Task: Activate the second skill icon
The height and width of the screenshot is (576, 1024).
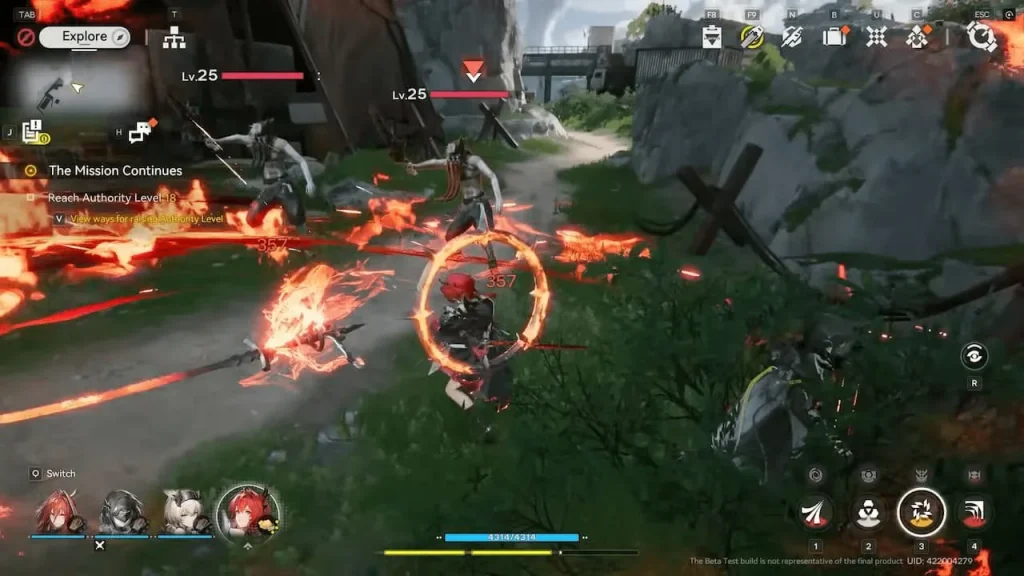Action: point(868,513)
